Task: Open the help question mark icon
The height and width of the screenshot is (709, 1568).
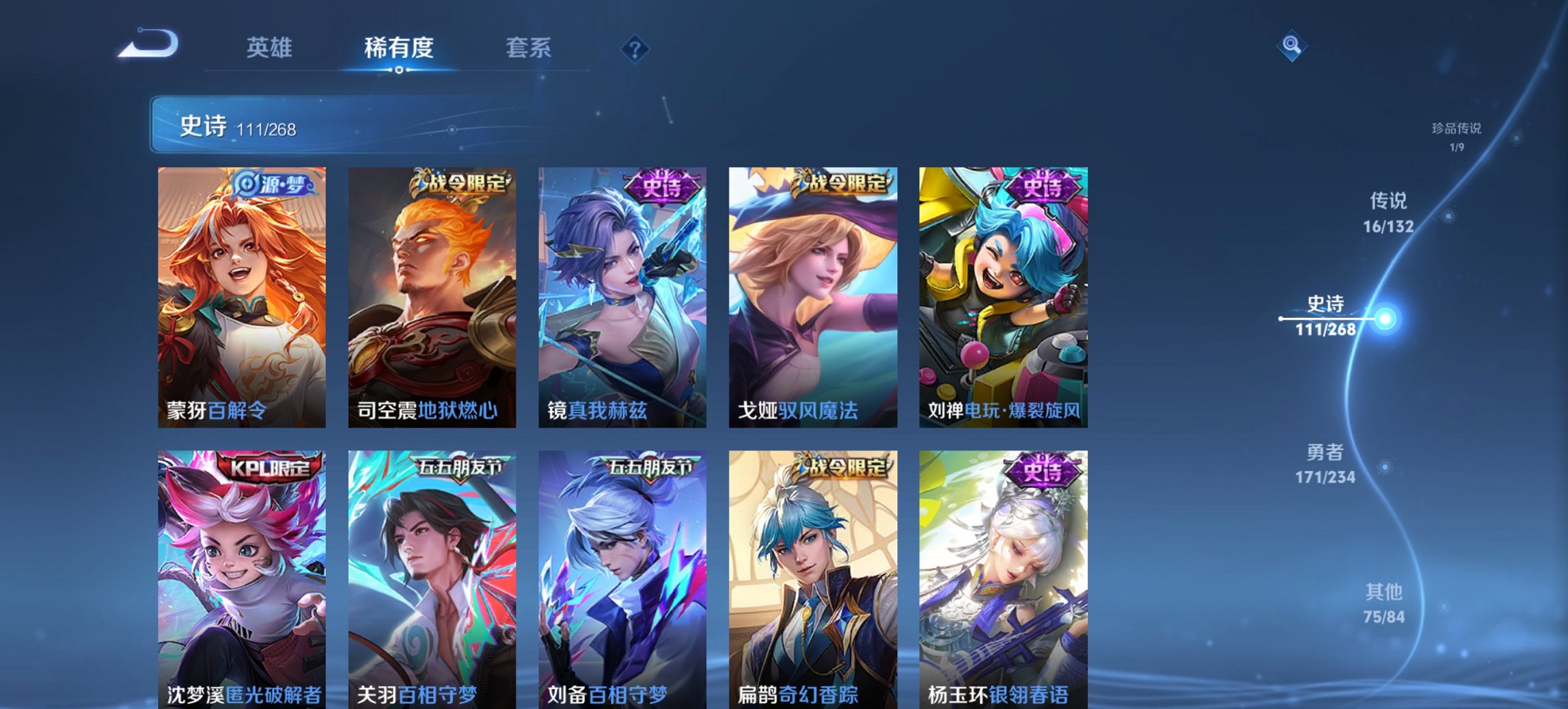Action: click(635, 48)
